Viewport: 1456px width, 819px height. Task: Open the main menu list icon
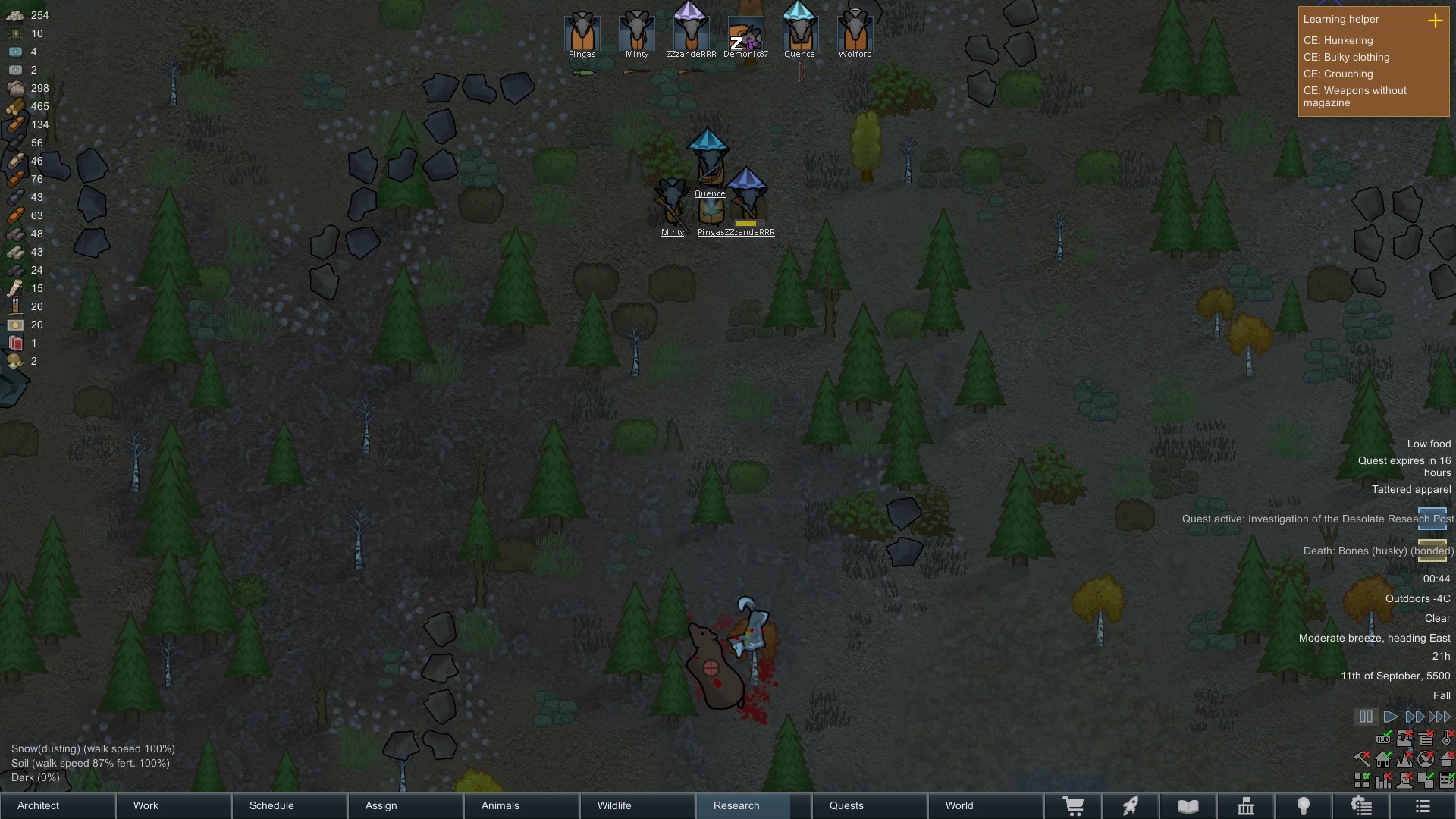(x=1423, y=806)
